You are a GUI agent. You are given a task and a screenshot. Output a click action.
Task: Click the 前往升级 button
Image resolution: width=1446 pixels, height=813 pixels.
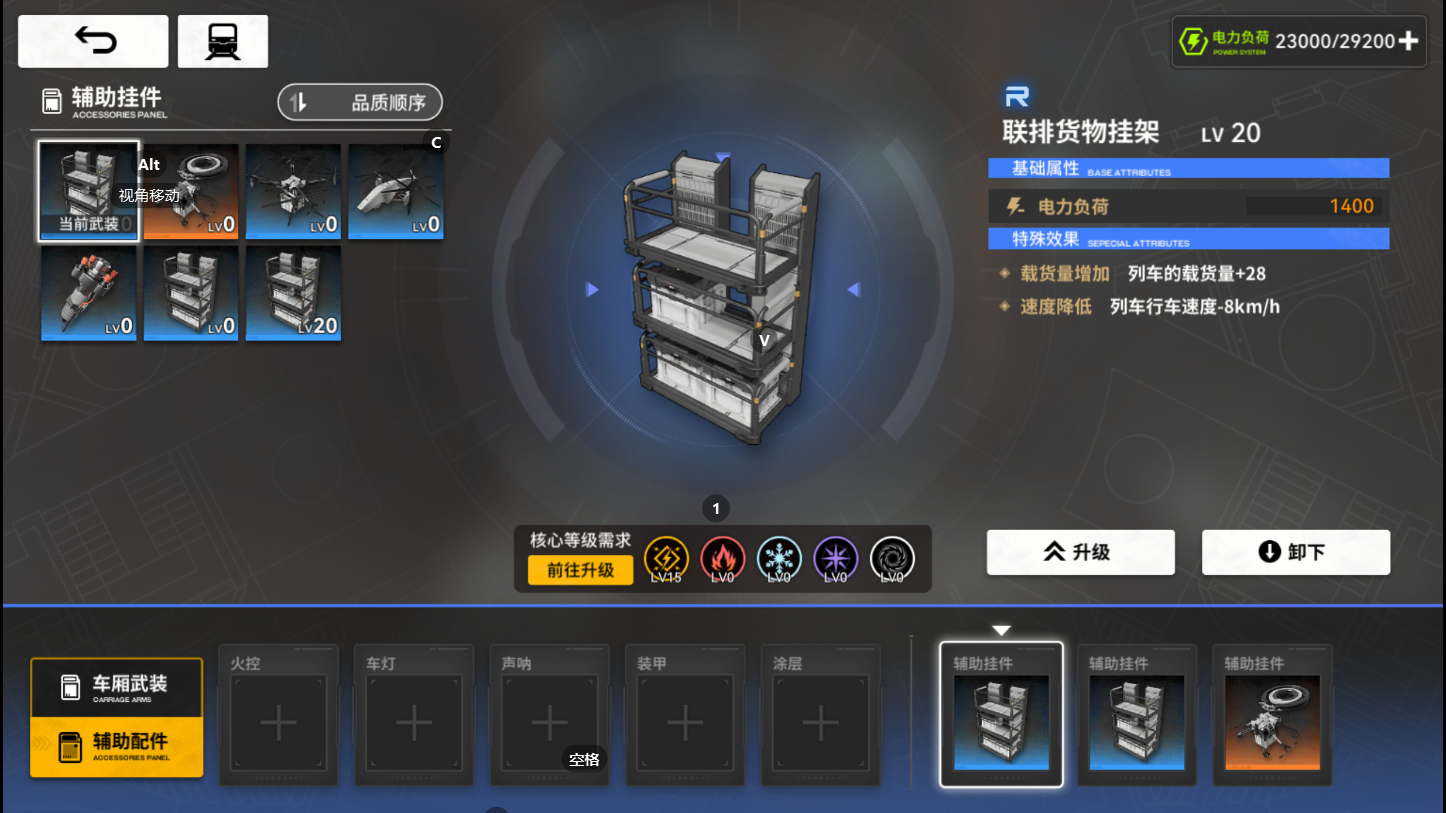[580, 570]
